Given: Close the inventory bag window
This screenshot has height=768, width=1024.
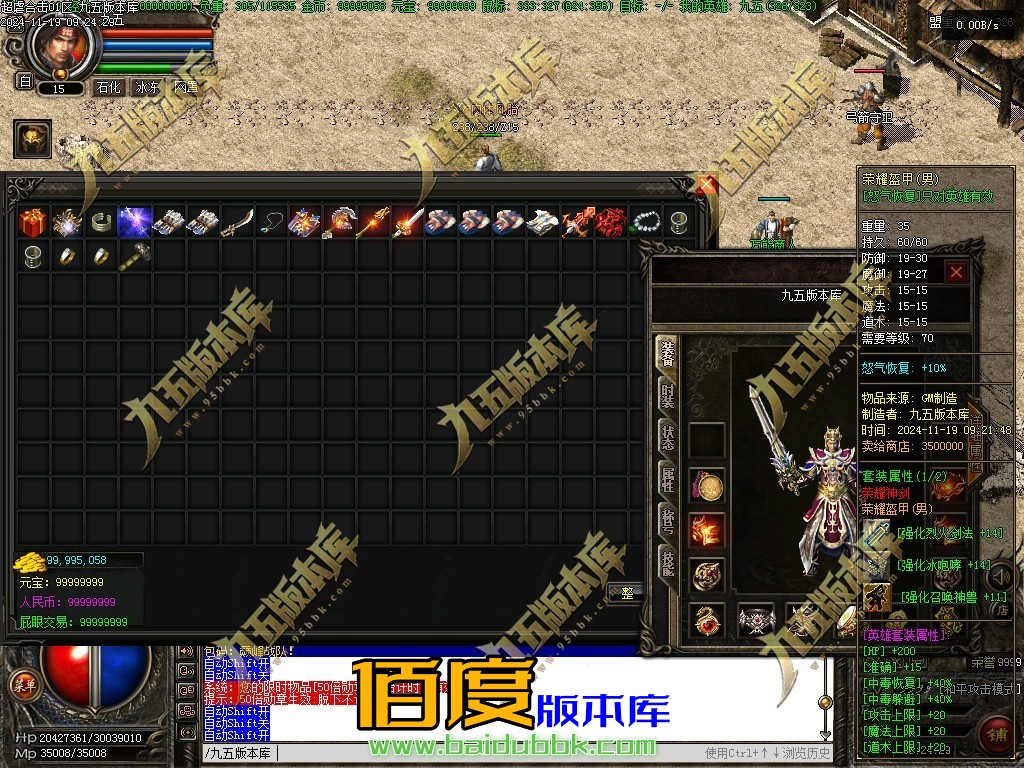Looking at the screenshot, I should pos(707,186).
